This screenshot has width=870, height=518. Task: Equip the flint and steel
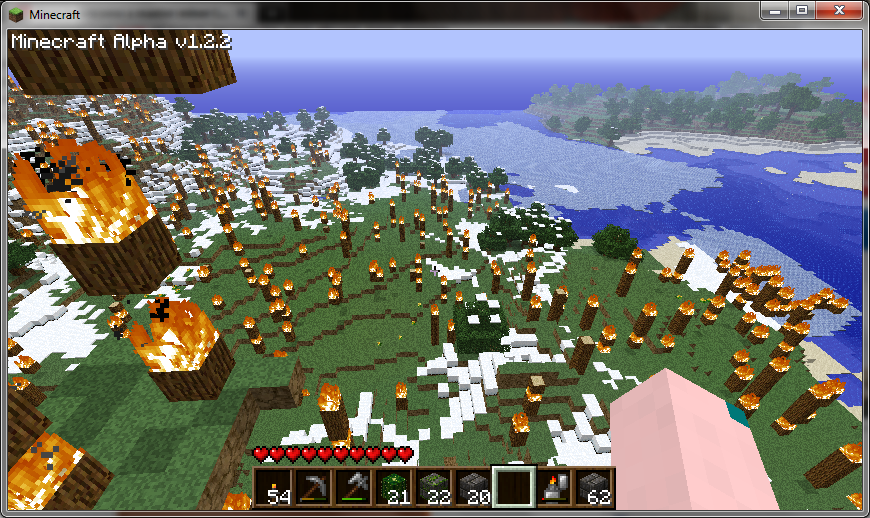(x=553, y=487)
